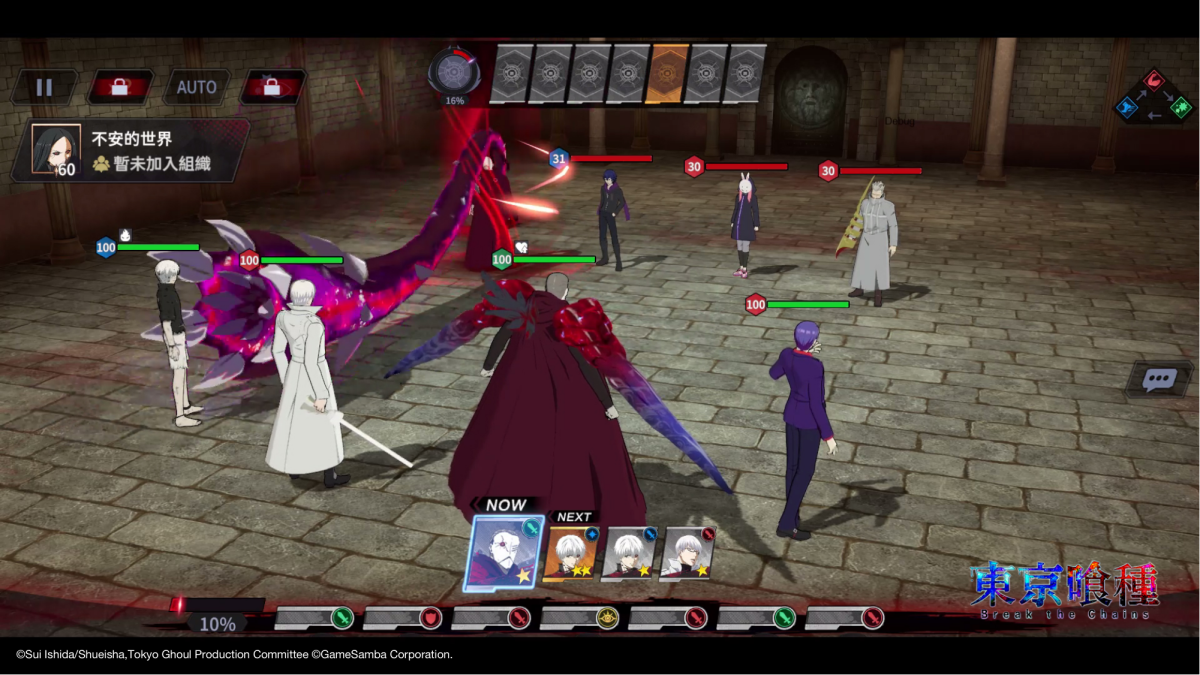The image size is (1200, 675).
Task: Open the chat speech bubble
Action: 1159,380
